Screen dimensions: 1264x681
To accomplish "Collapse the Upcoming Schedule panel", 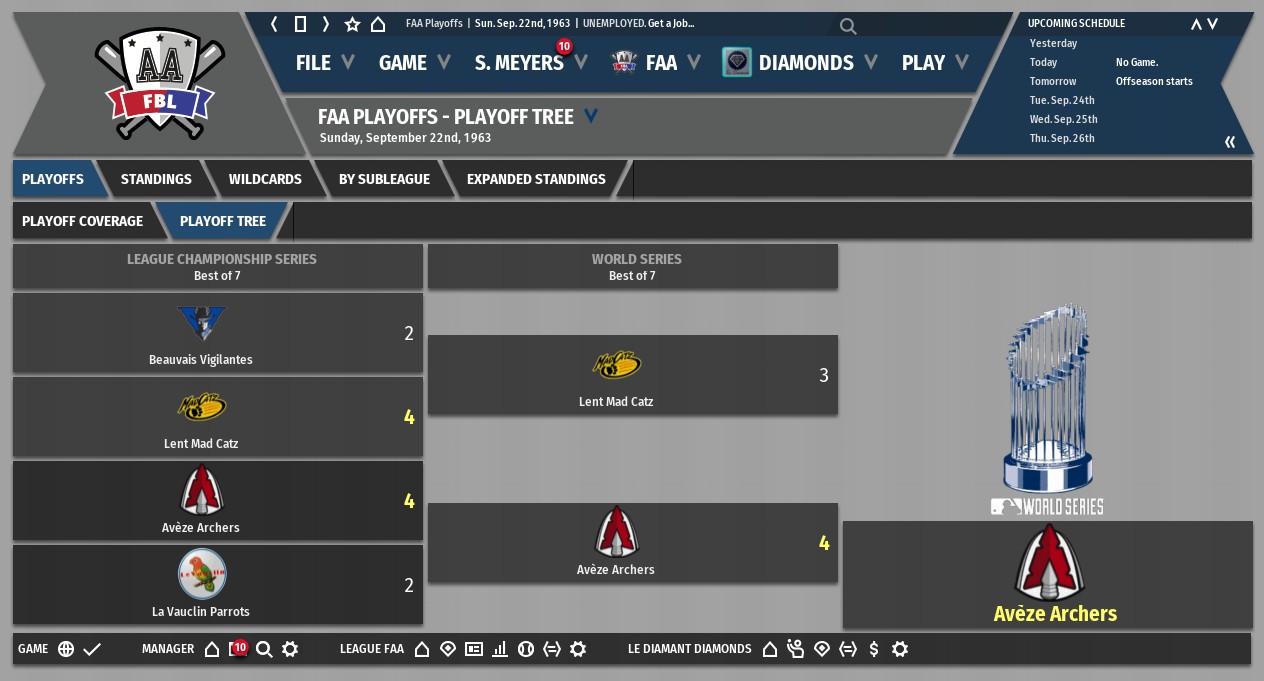I will coord(1230,142).
